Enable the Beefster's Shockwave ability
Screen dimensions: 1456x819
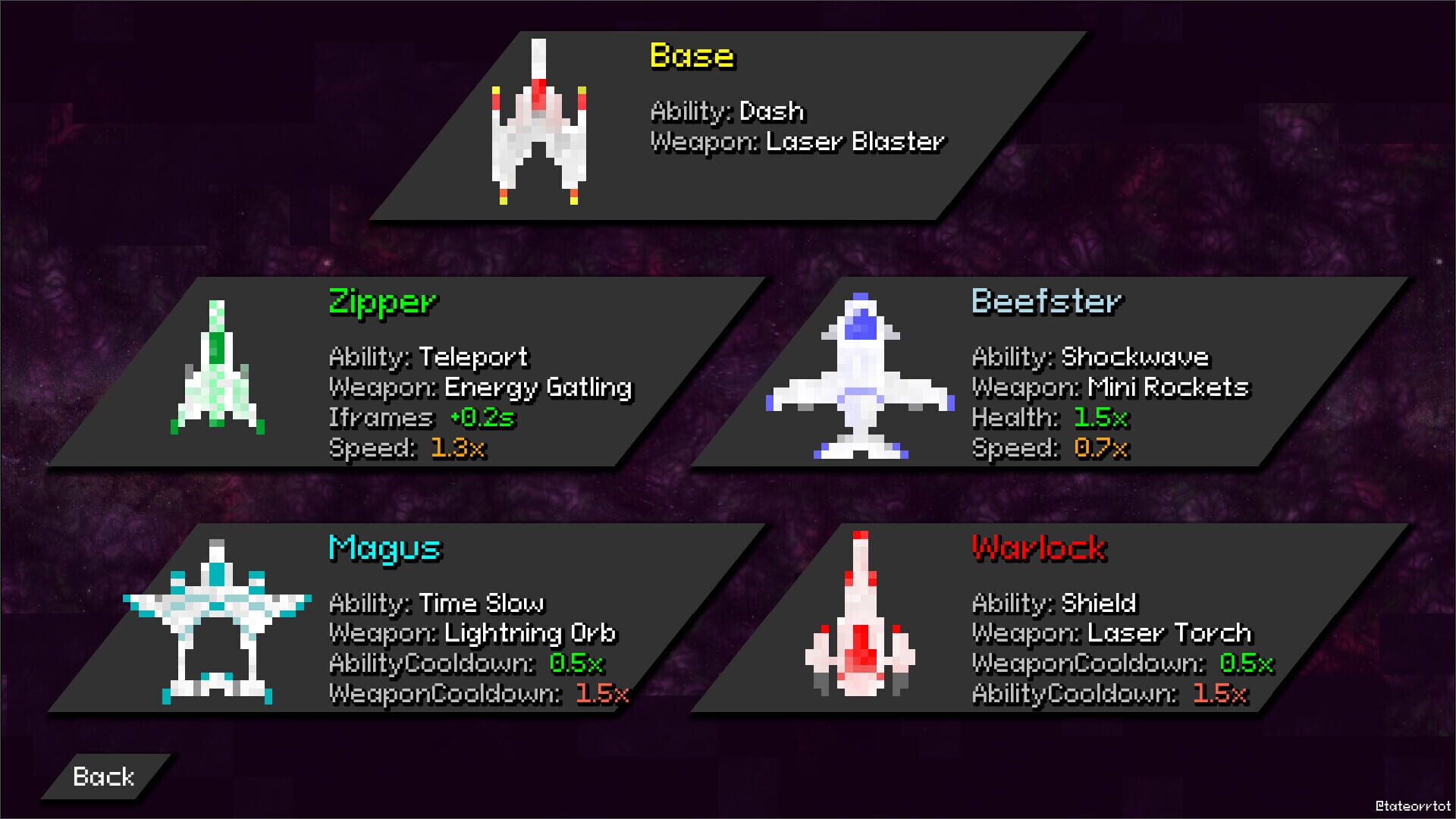1088,356
